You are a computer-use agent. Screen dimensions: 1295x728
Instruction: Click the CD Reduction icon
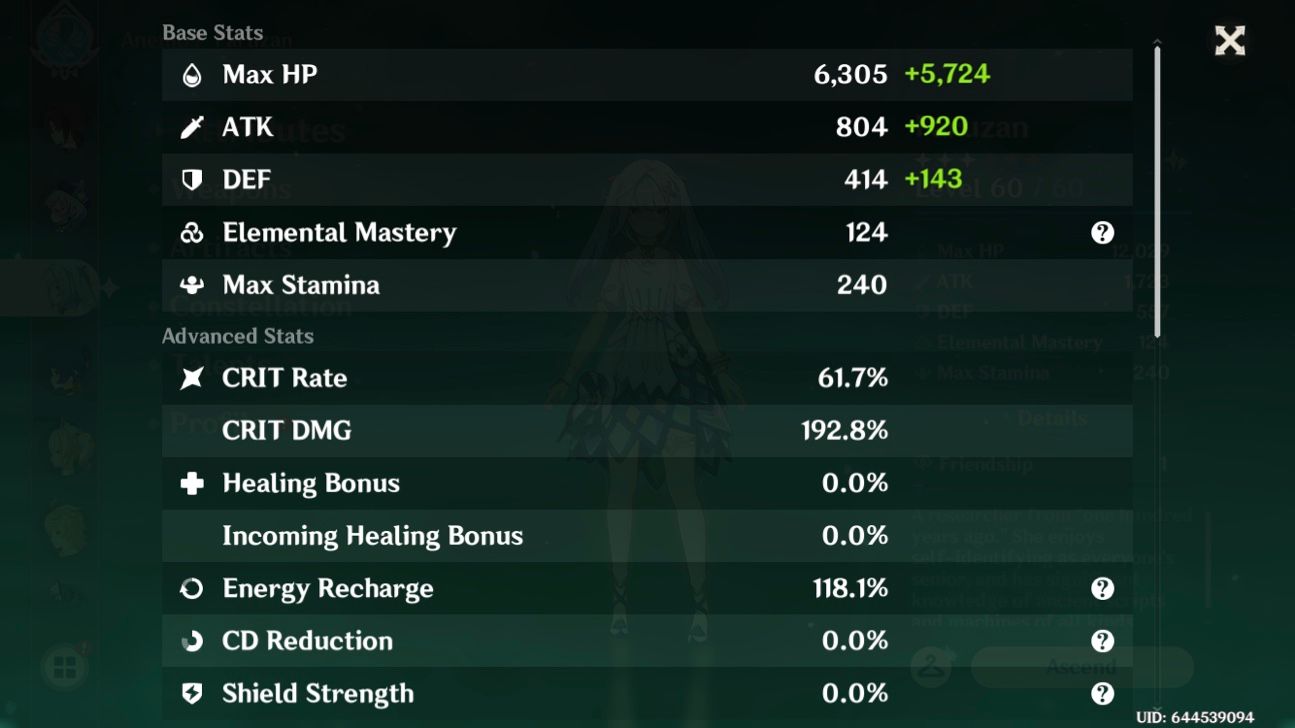click(193, 641)
